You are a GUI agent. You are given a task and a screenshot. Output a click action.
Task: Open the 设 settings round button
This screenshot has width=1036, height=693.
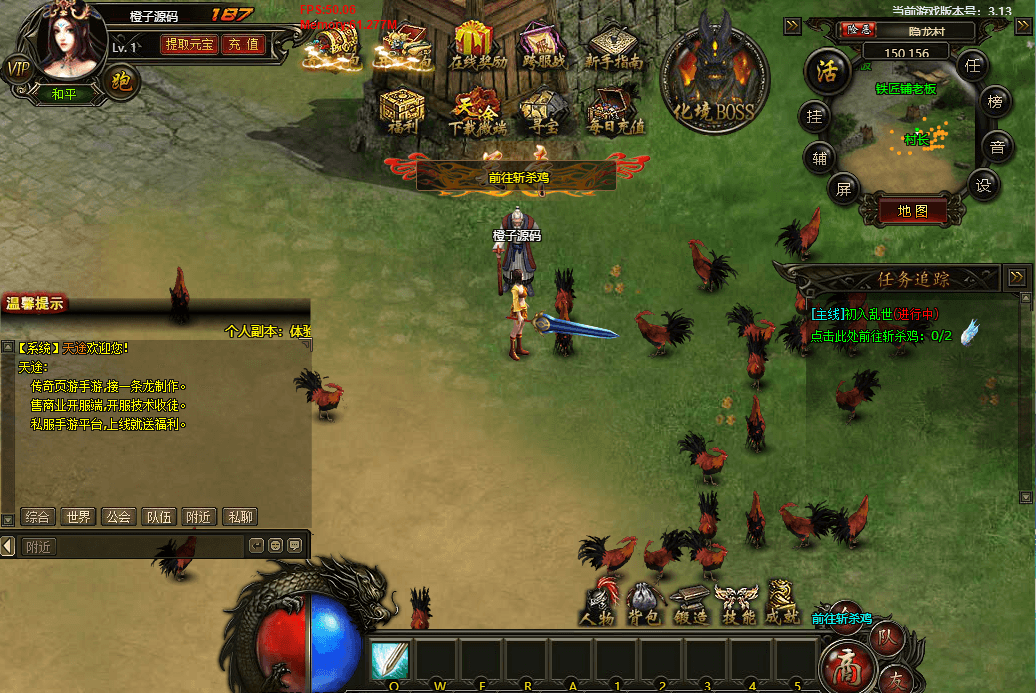pyautogui.click(x=984, y=185)
